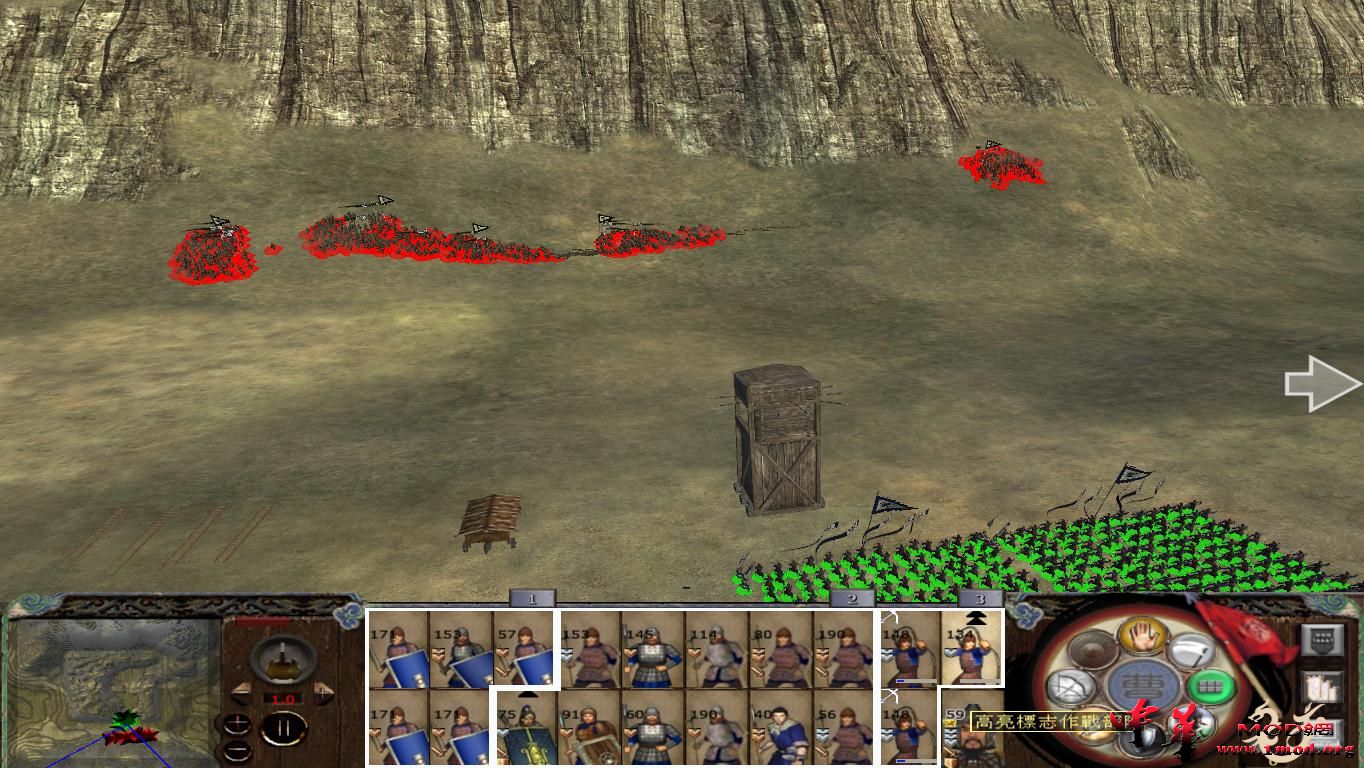Viewport: 1364px width, 768px height.
Task: Toggle pause with the pause button
Action: click(286, 729)
